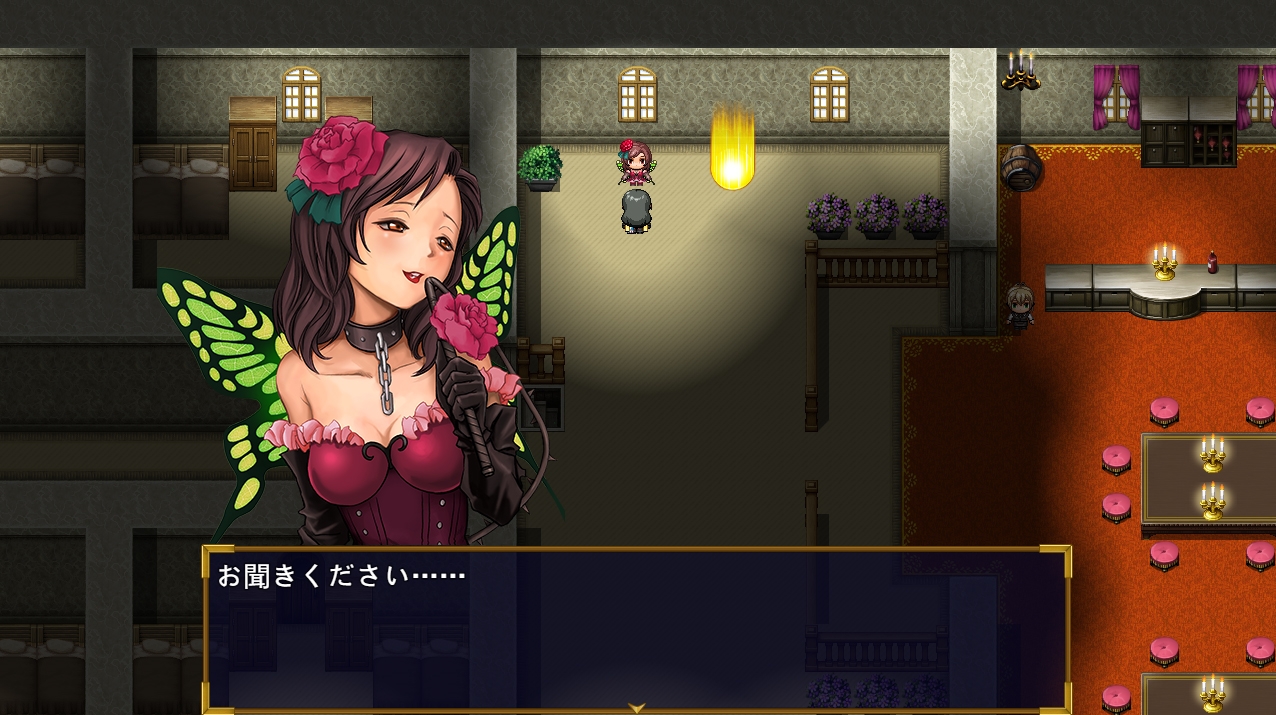Click the dialogue message box to continue
1276x715 pixels.
(636, 630)
